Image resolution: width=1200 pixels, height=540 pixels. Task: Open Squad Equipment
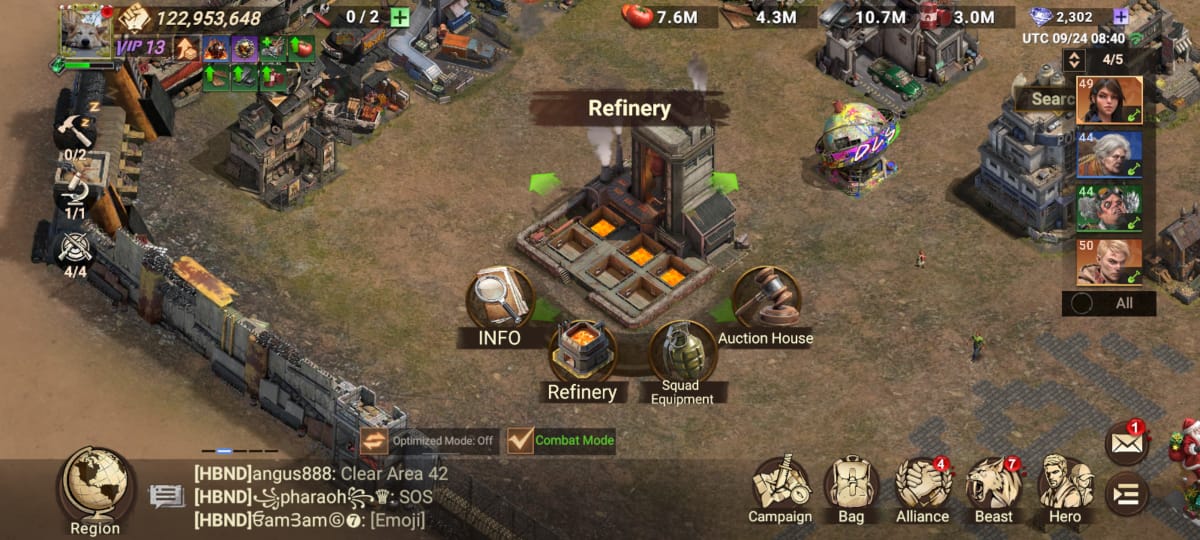(682, 352)
